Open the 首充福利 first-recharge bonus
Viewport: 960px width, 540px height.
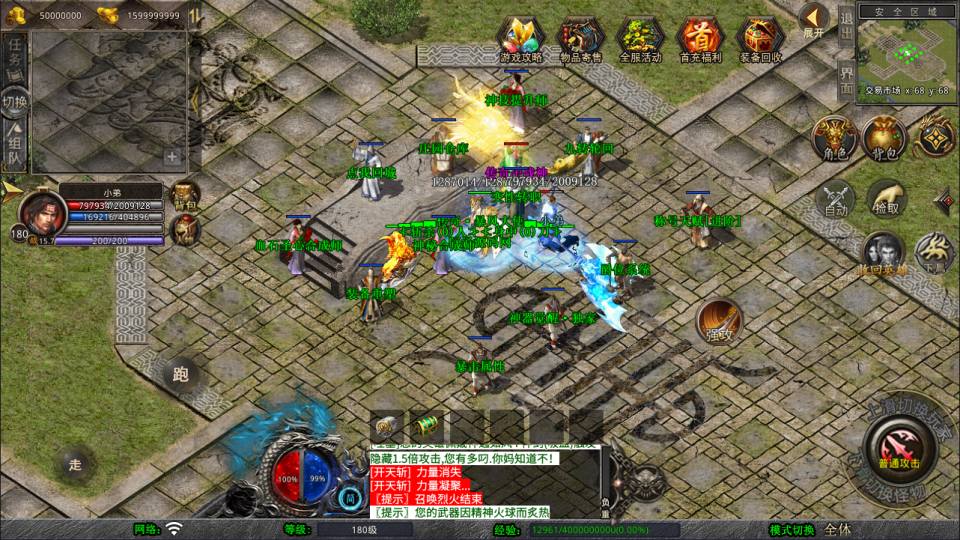click(x=700, y=38)
